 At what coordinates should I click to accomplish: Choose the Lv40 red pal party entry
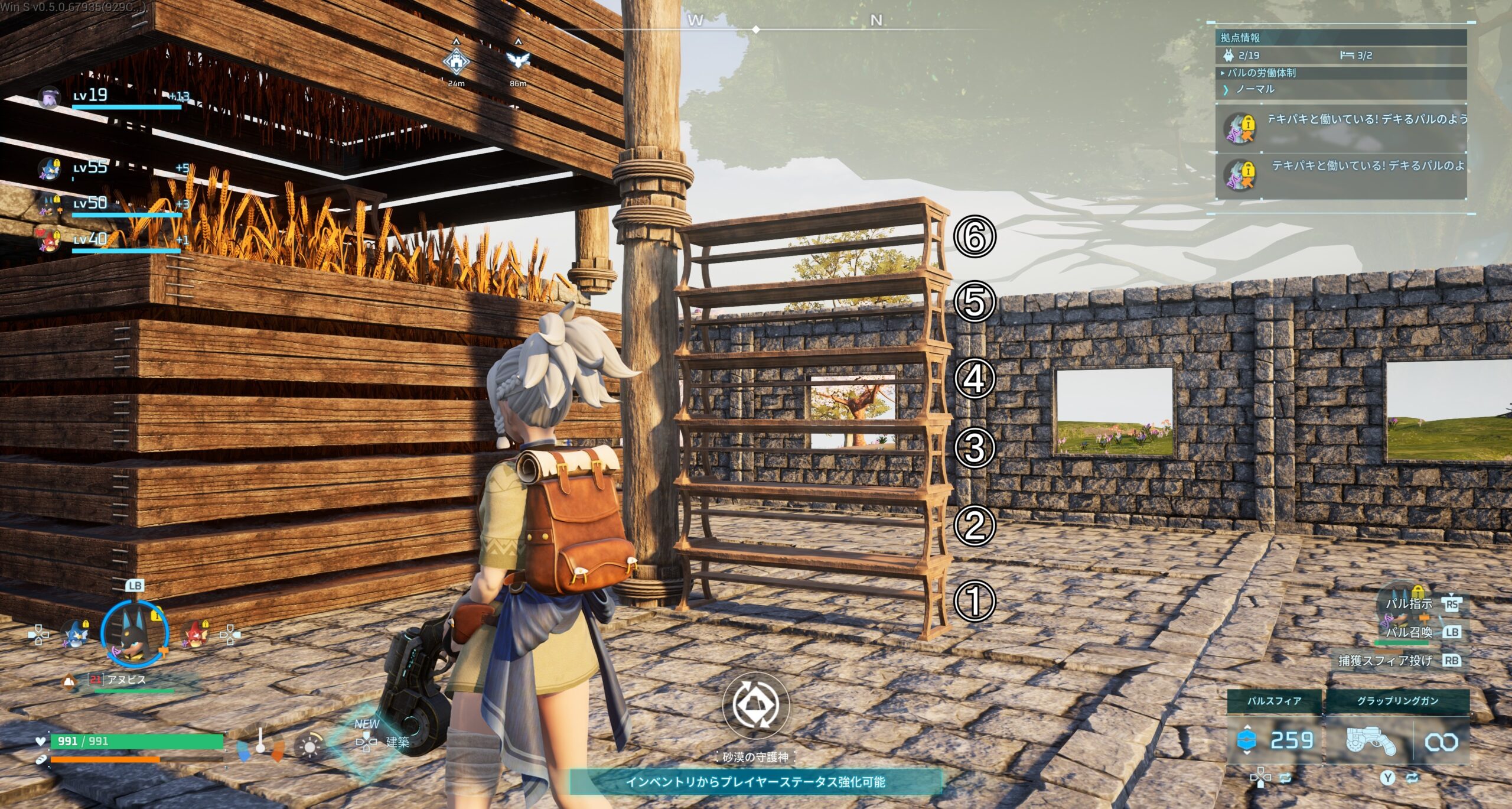(50, 240)
